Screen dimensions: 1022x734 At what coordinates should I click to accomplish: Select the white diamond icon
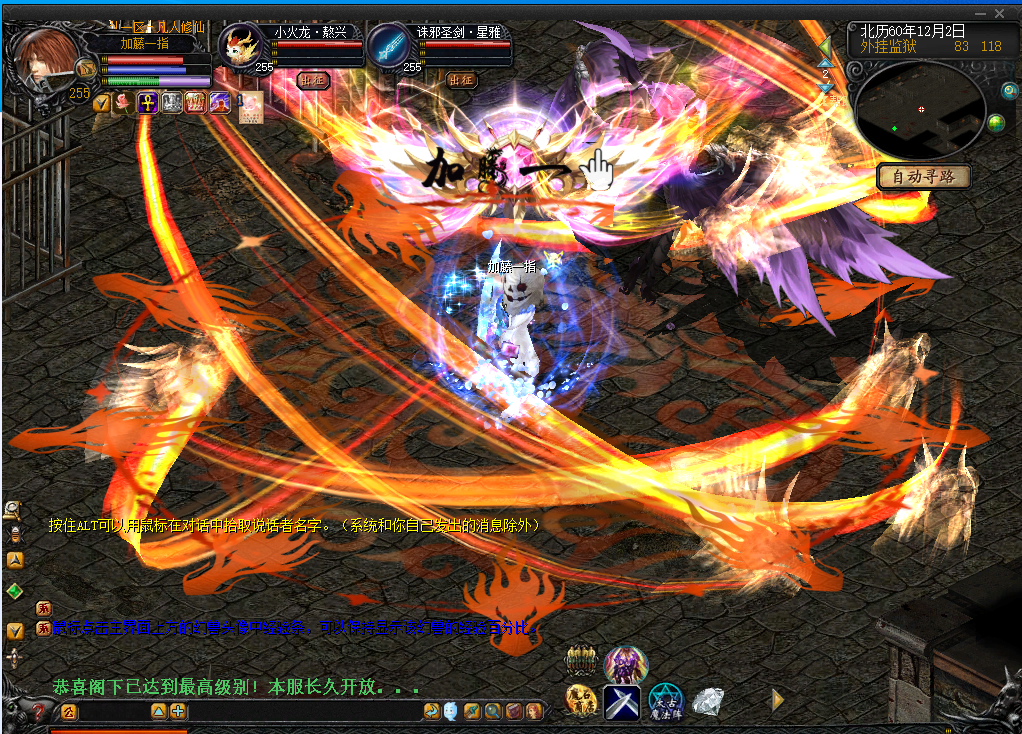[x=708, y=701]
